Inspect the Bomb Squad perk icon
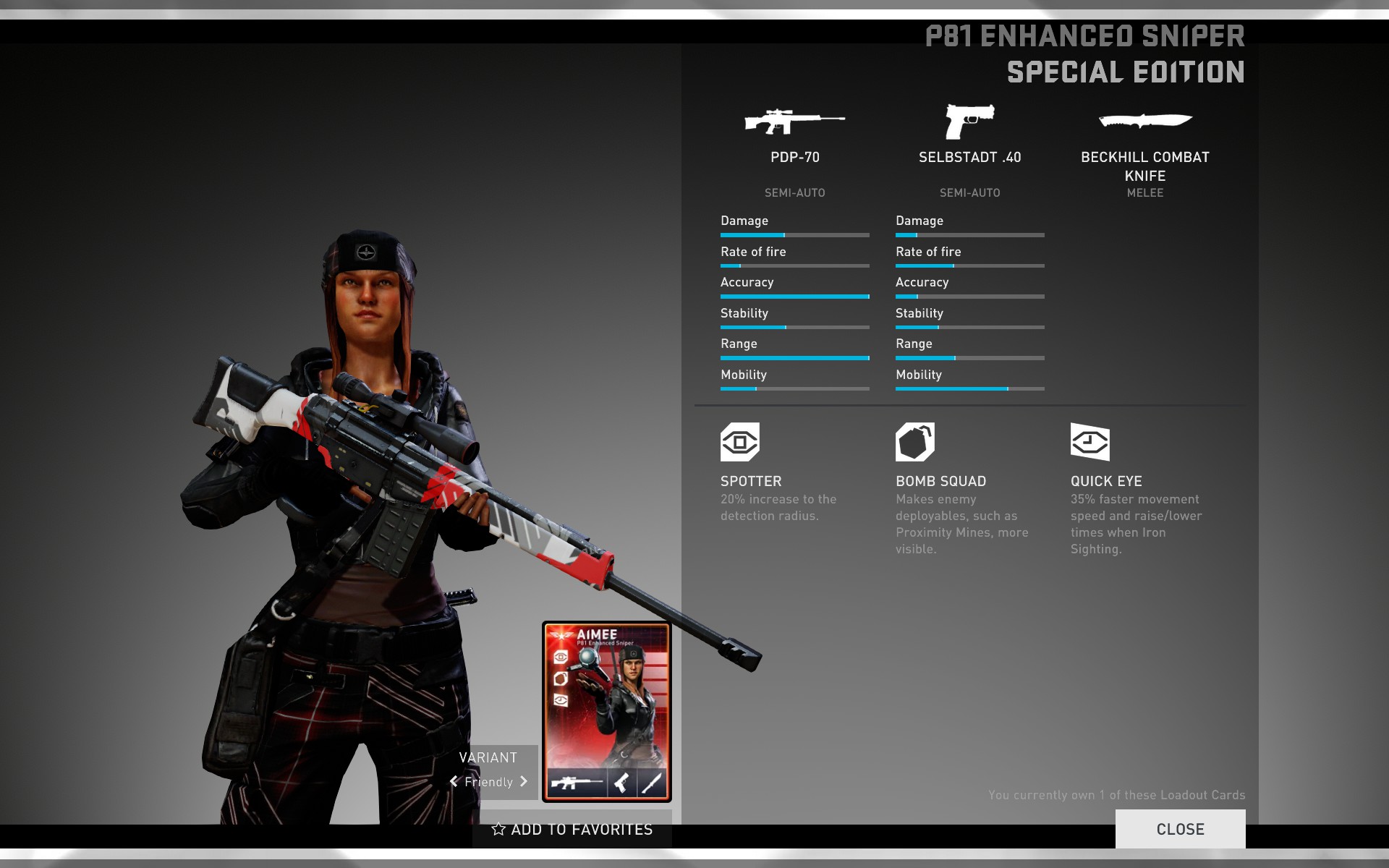 [914, 442]
